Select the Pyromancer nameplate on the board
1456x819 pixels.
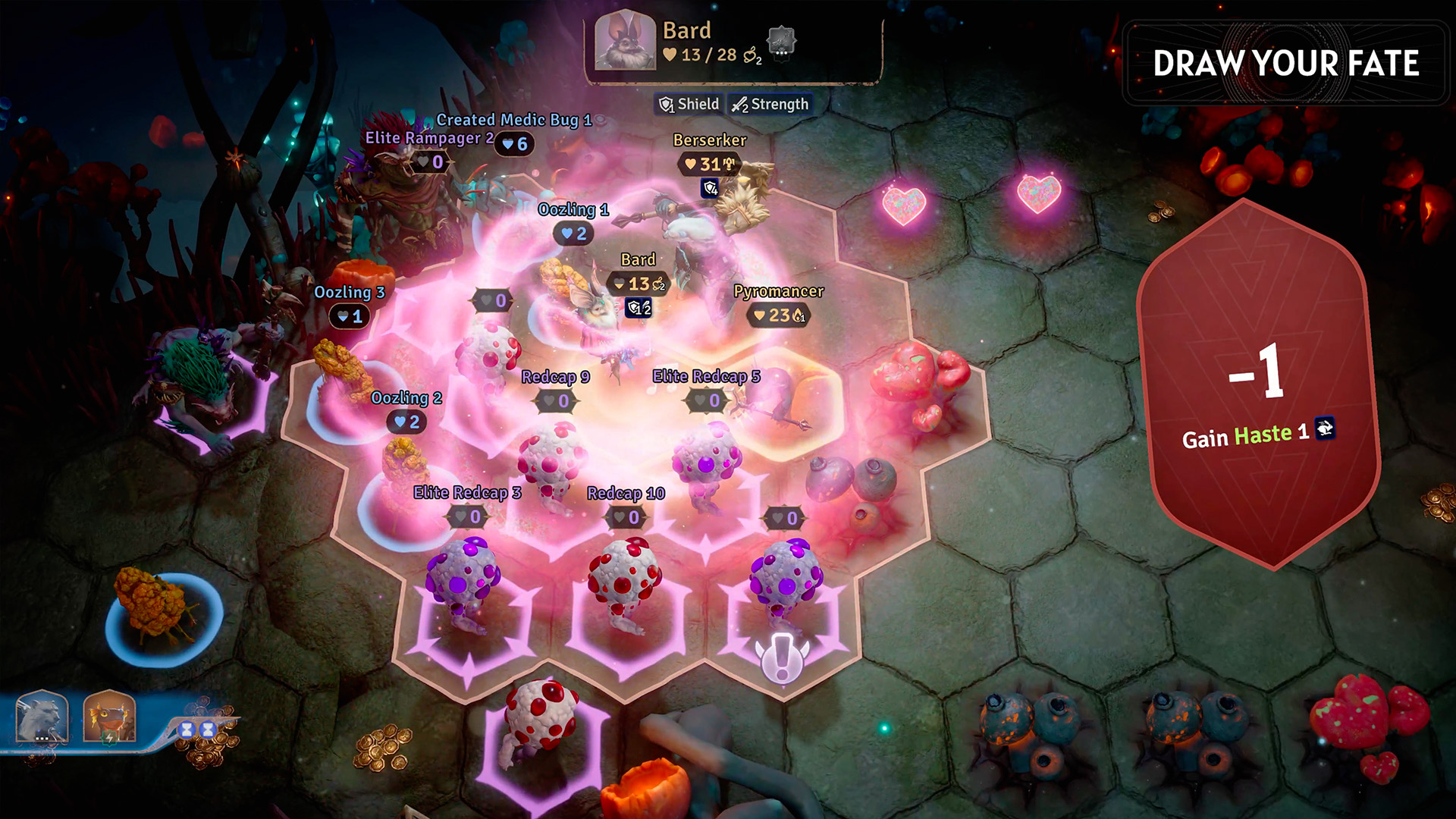click(x=778, y=292)
